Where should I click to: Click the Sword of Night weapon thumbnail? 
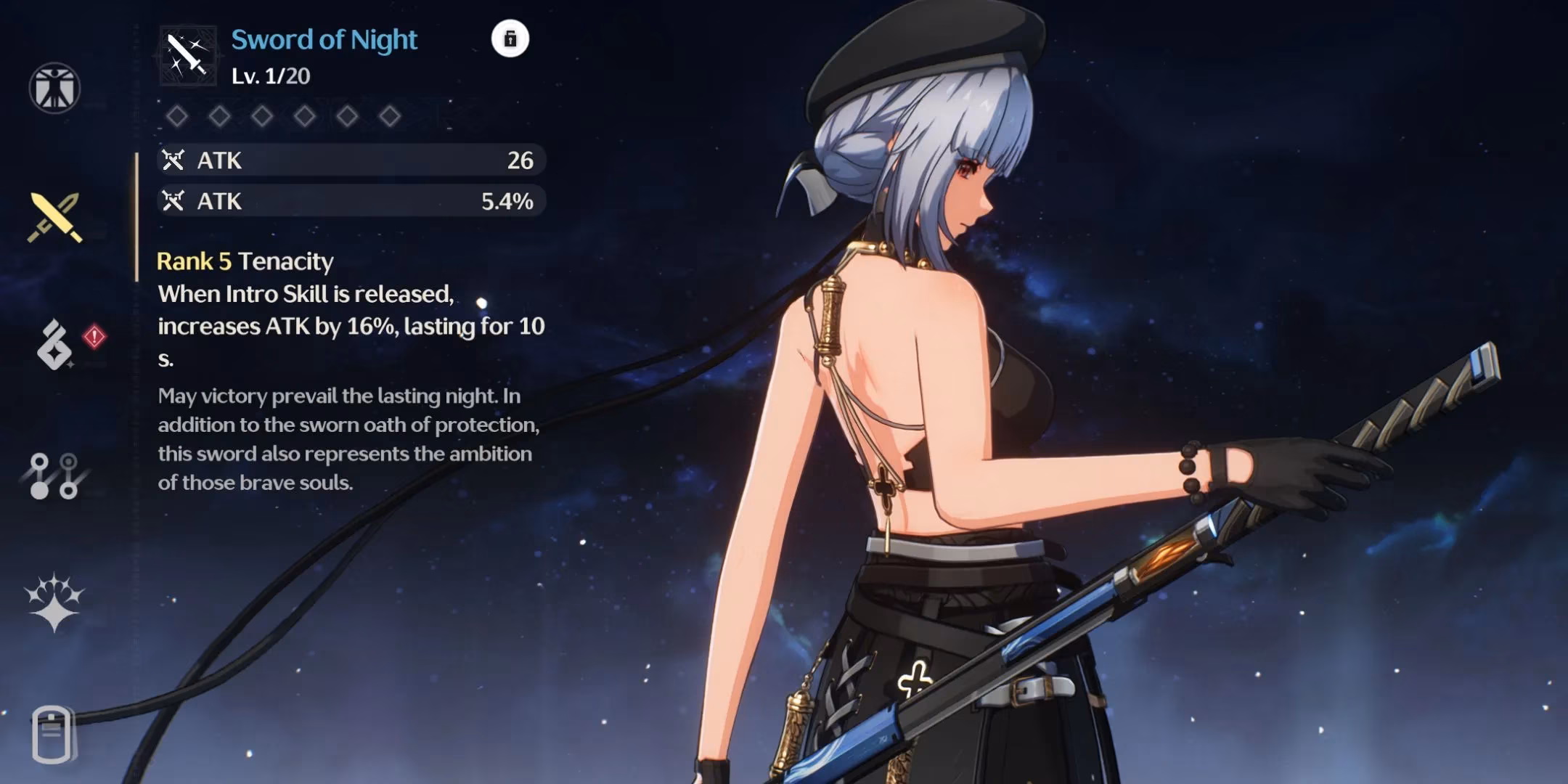pos(187,54)
